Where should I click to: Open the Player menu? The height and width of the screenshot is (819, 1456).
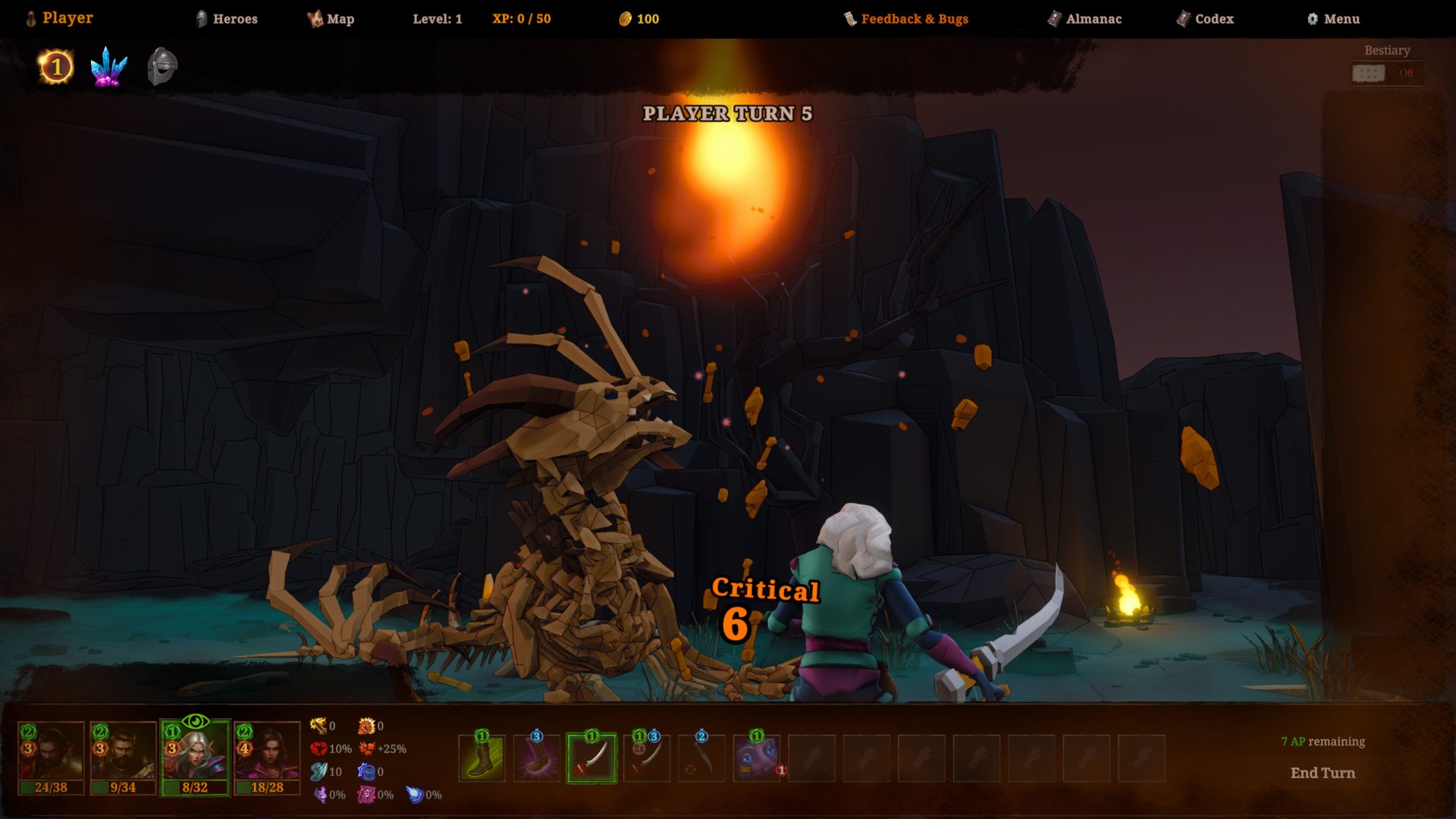tap(60, 18)
